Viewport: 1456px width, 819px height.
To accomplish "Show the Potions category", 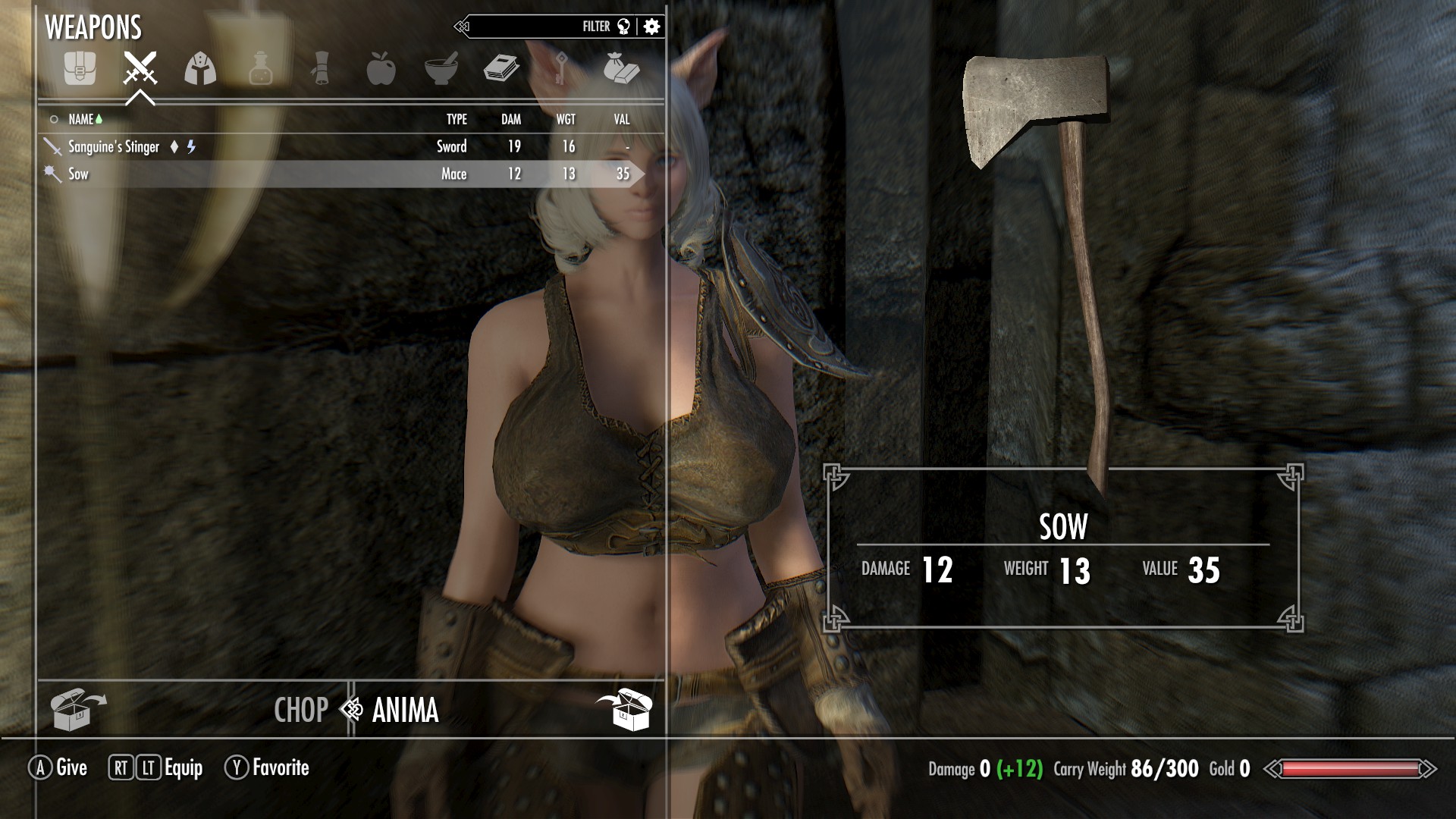I will pos(260,70).
